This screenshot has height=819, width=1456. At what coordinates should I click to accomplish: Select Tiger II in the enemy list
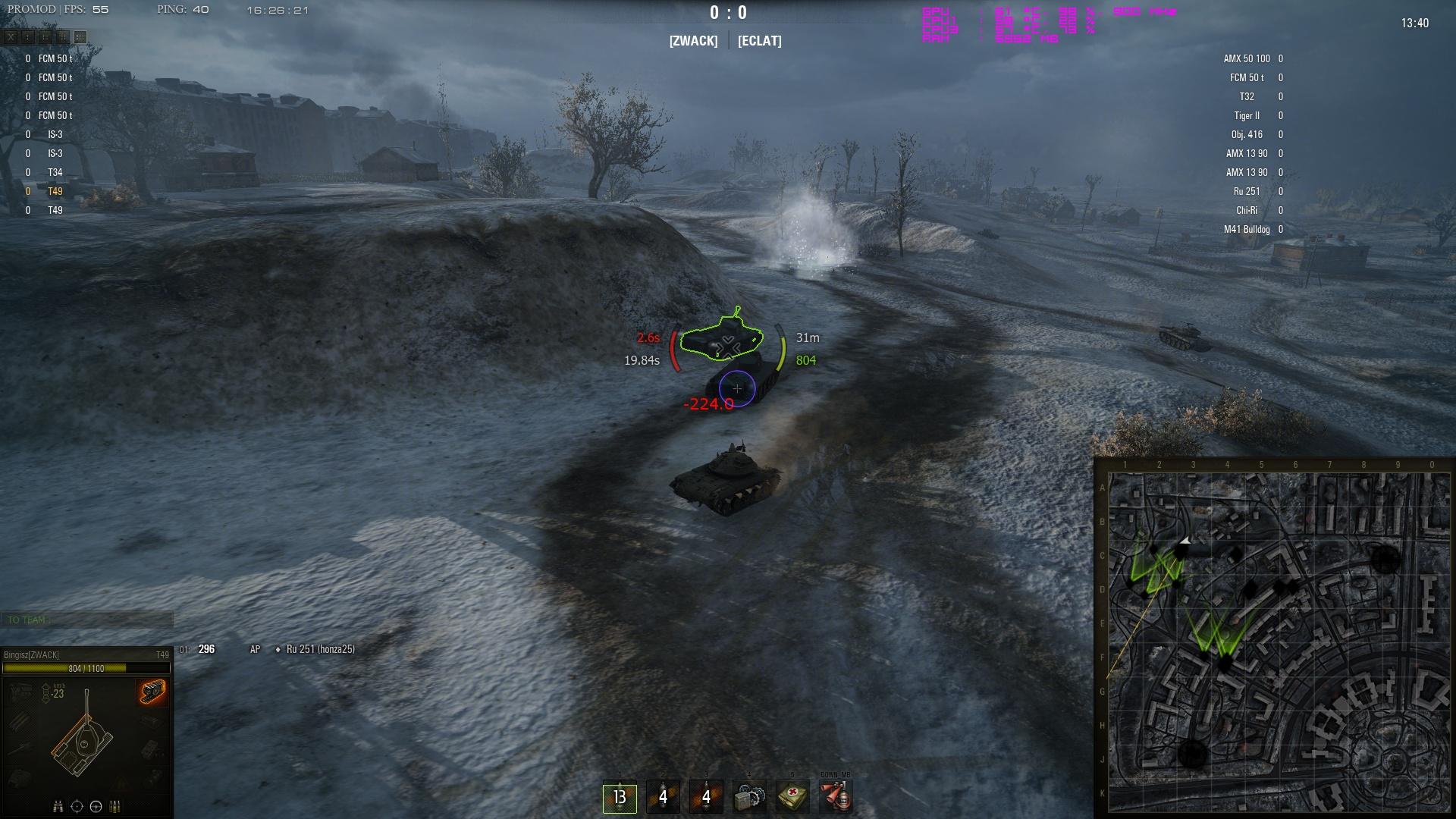tap(1246, 115)
